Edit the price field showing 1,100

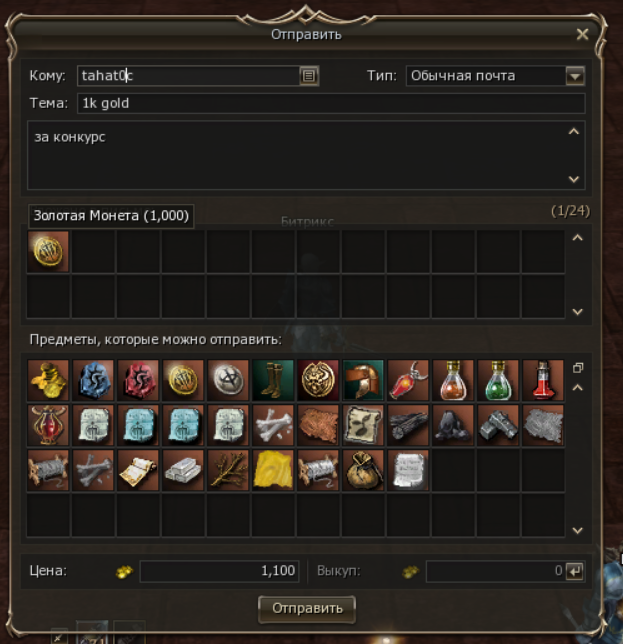point(220,571)
